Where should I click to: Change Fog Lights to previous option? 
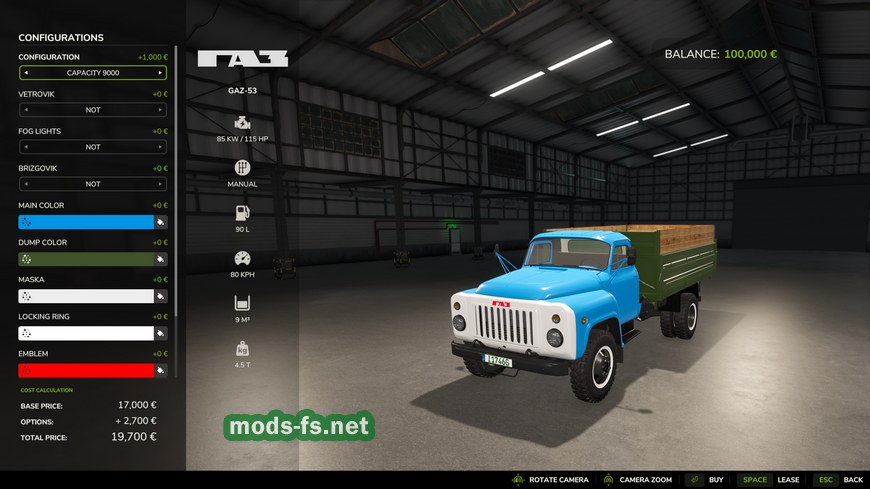[26, 147]
